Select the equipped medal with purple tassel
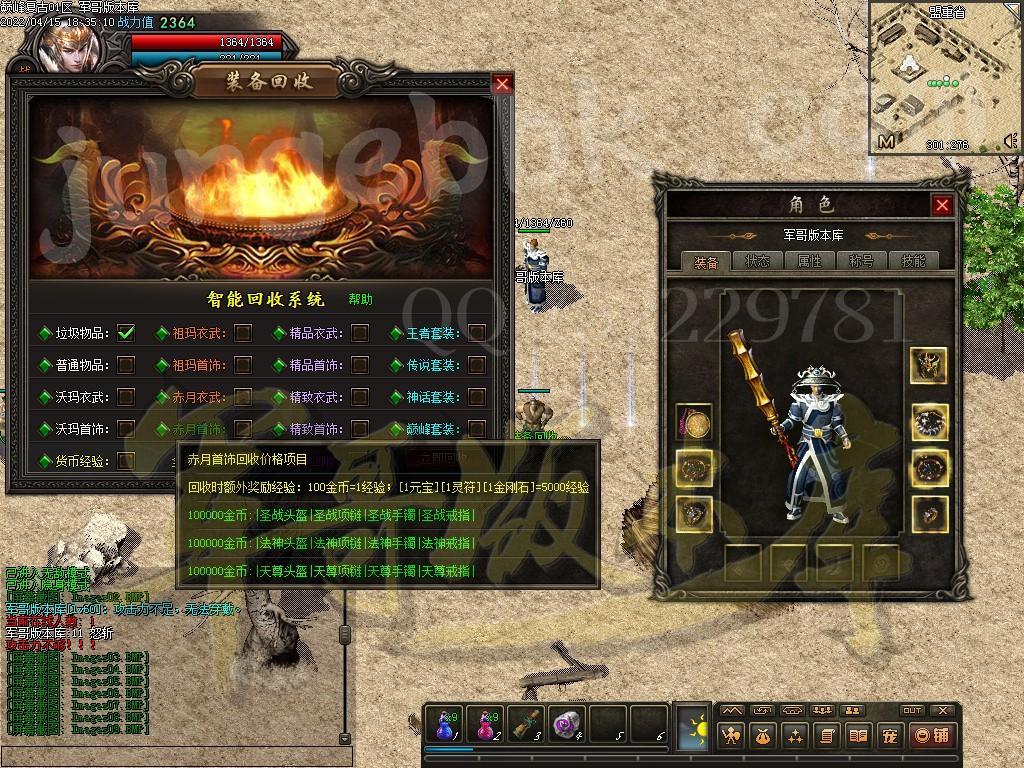The width and height of the screenshot is (1024, 768). [x=694, y=422]
